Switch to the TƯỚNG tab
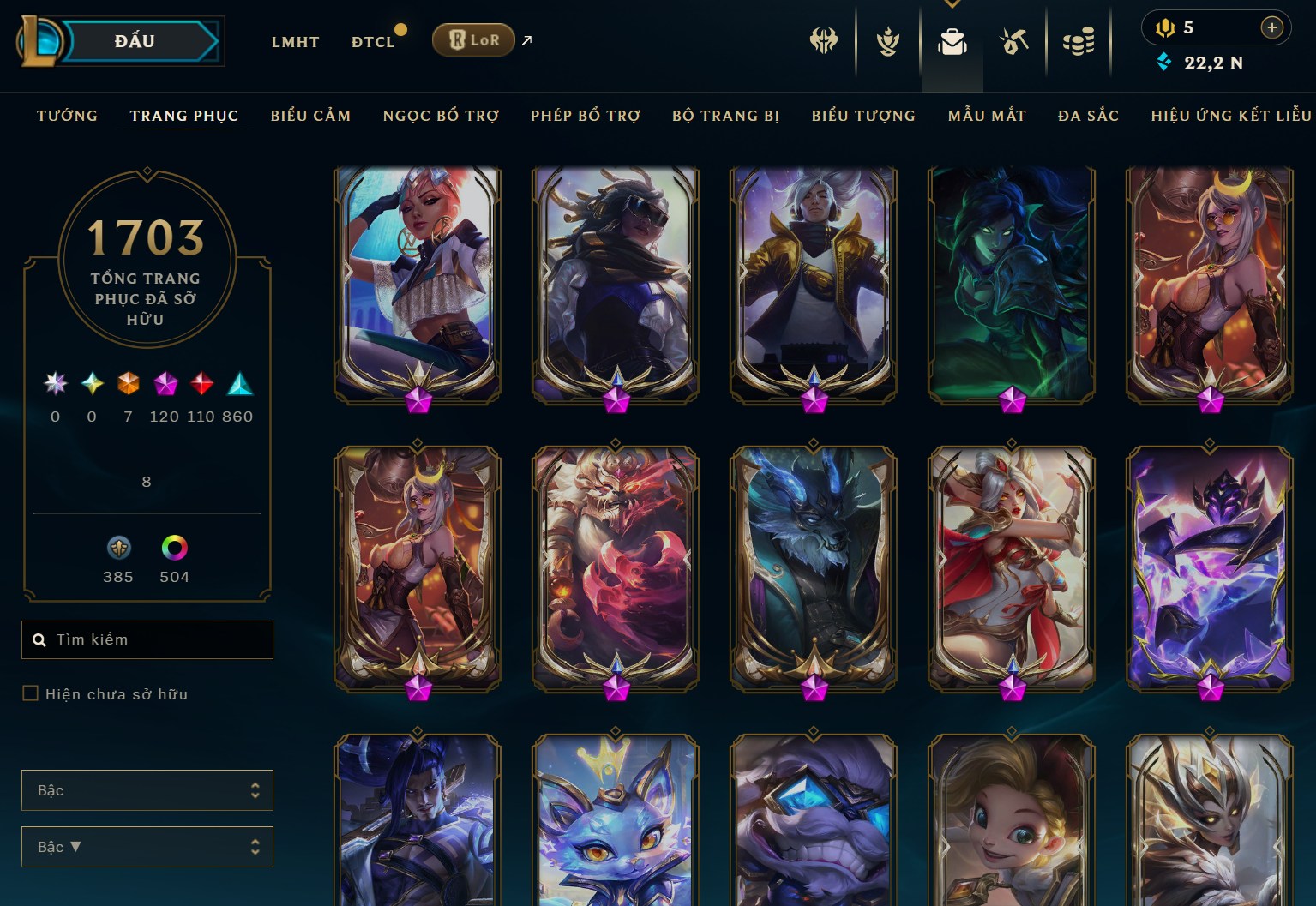Image resolution: width=1316 pixels, height=906 pixels. [x=67, y=116]
